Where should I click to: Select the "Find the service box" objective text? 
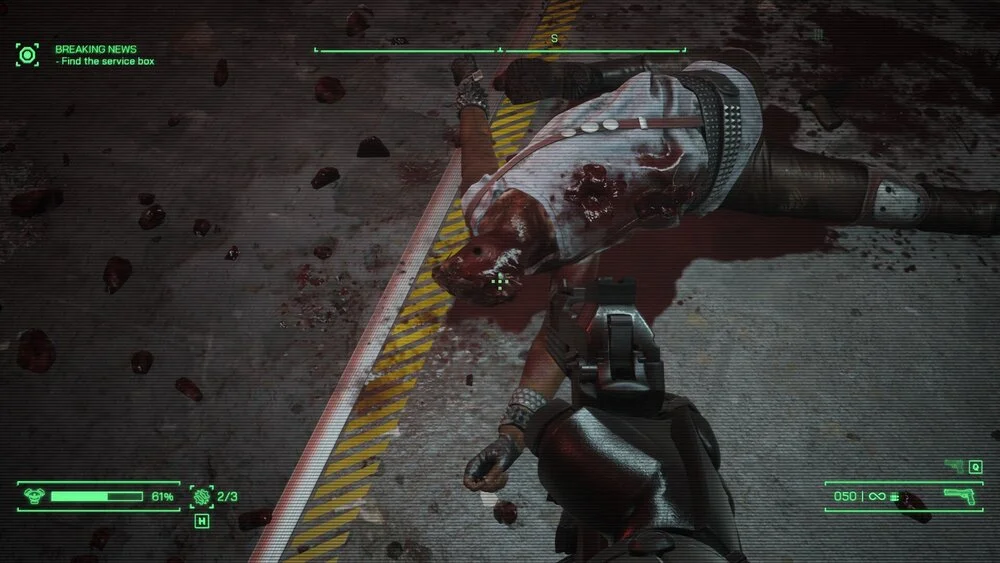click(x=107, y=62)
